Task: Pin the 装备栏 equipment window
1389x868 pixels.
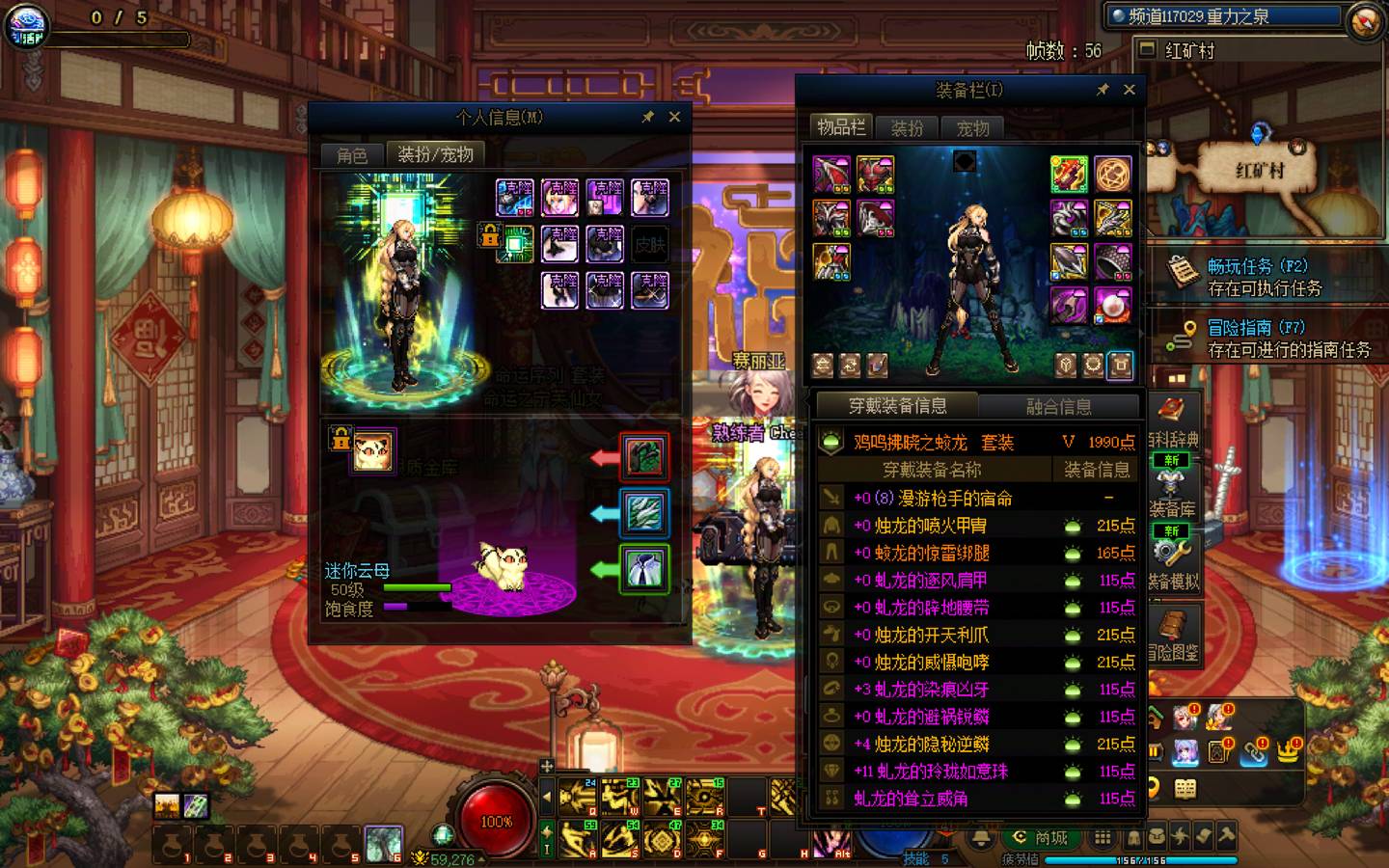Action: (x=1103, y=90)
